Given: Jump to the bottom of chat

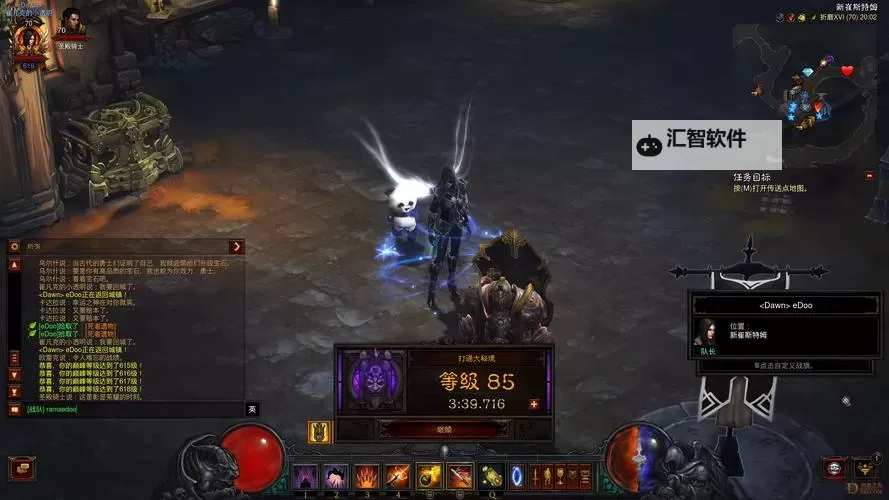Looking at the screenshot, I should (14, 392).
